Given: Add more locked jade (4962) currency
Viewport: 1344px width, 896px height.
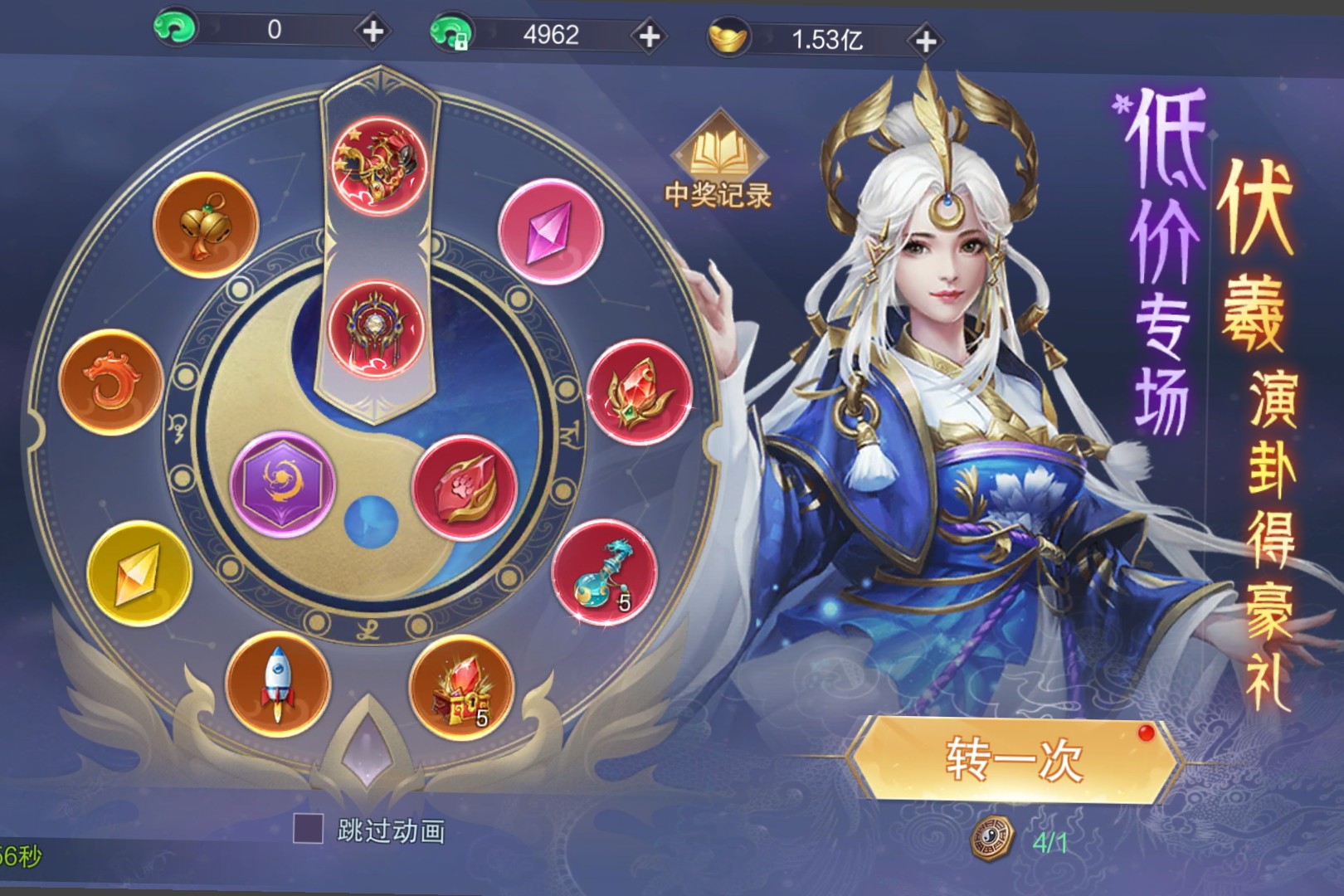Looking at the screenshot, I should tap(649, 37).
